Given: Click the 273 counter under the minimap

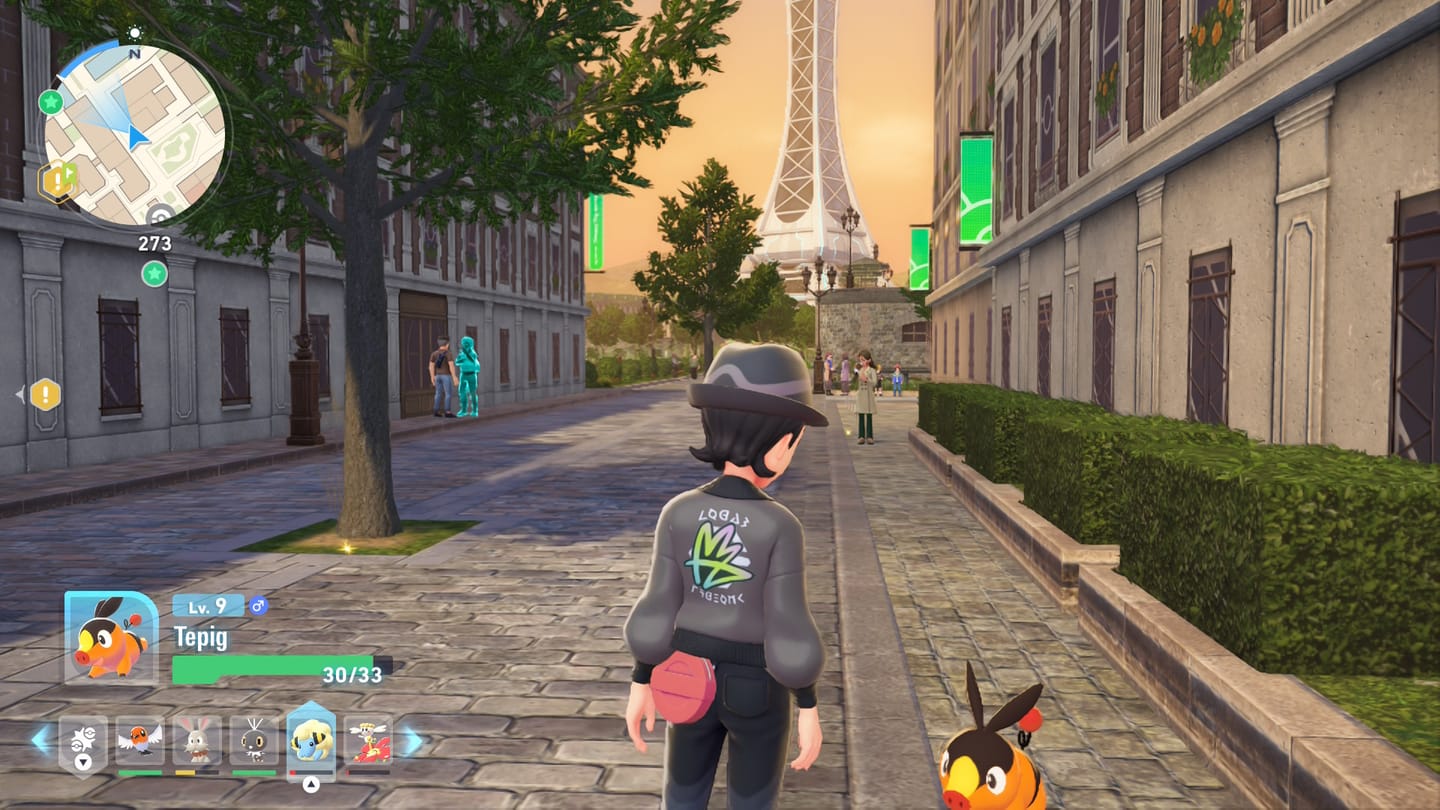Looking at the screenshot, I should (154, 243).
